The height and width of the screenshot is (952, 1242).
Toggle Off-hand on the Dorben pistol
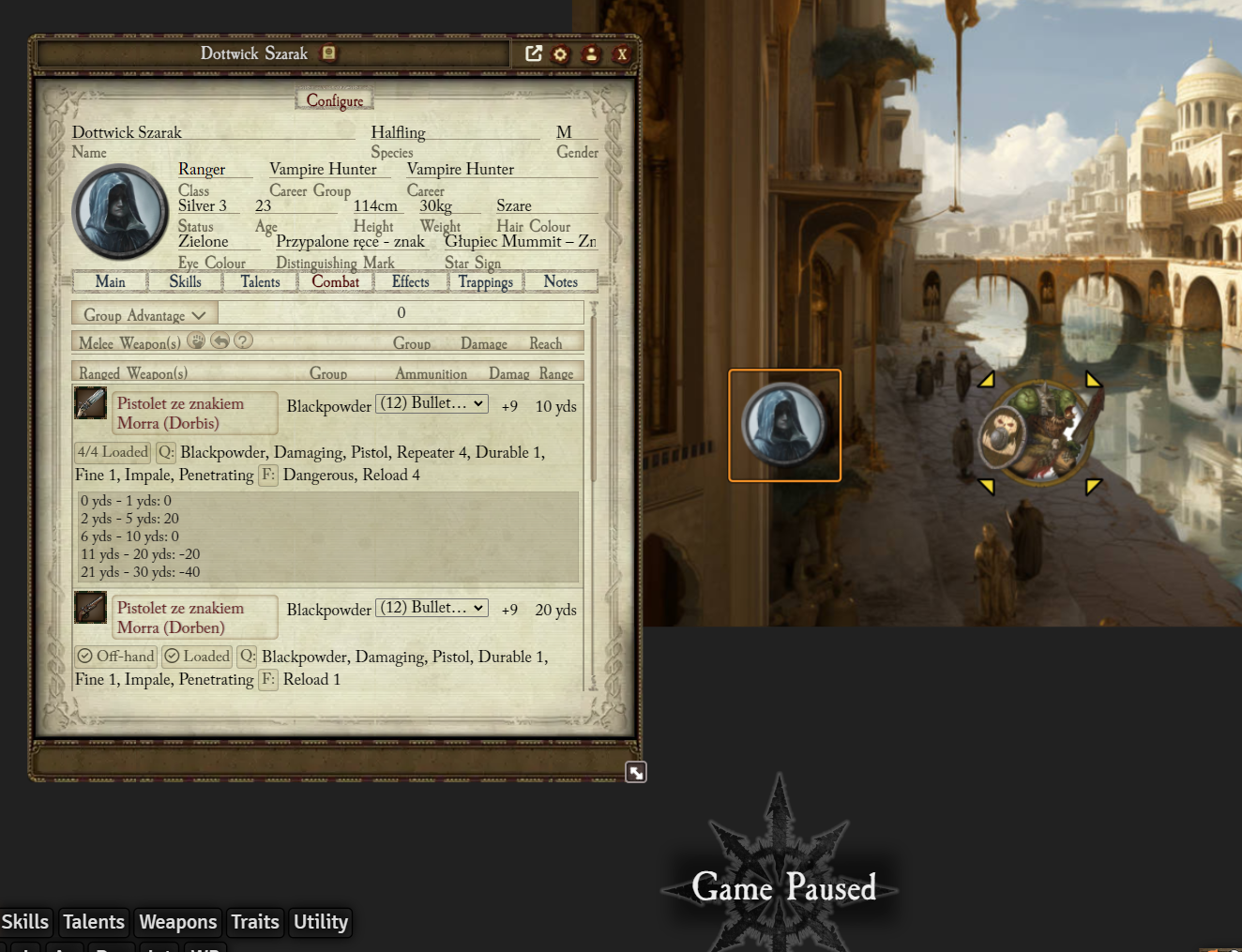point(114,656)
